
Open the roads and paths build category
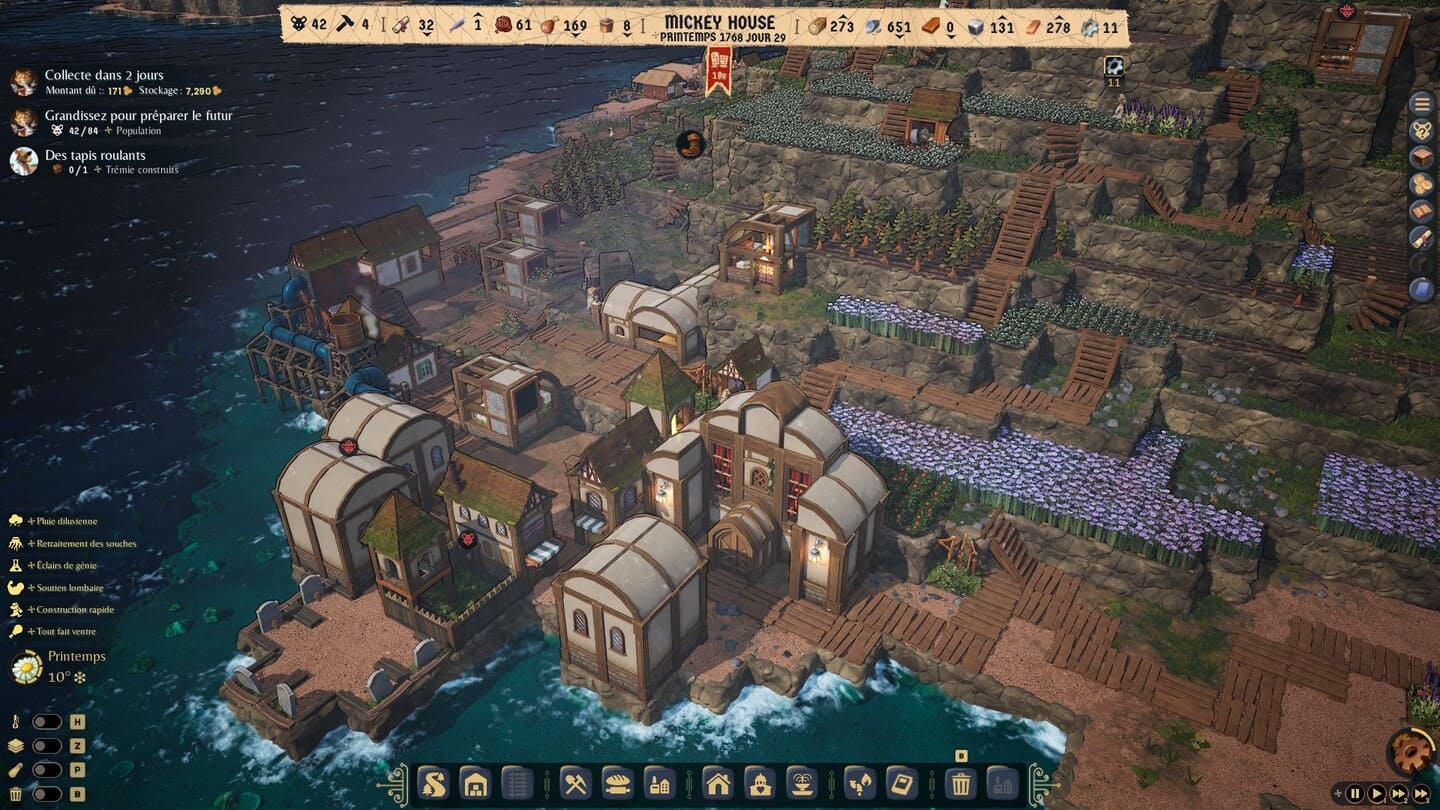432,782
